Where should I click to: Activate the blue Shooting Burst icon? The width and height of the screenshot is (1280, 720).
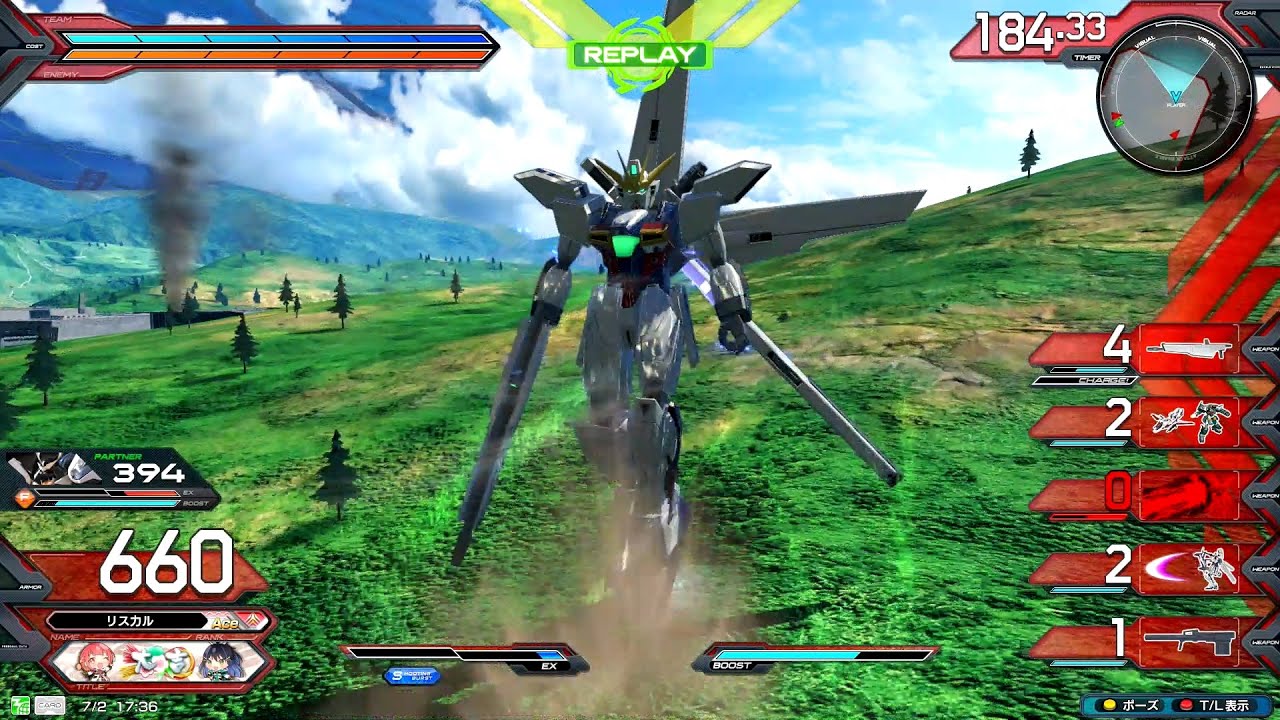pyautogui.click(x=411, y=676)
